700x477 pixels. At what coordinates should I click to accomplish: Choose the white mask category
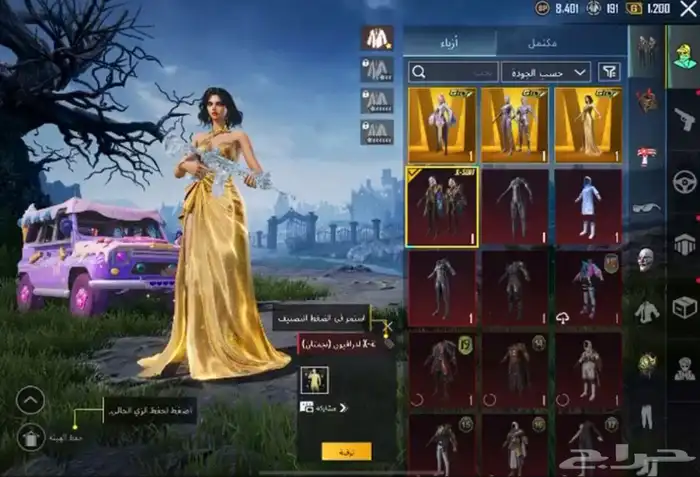coord(646,258)
